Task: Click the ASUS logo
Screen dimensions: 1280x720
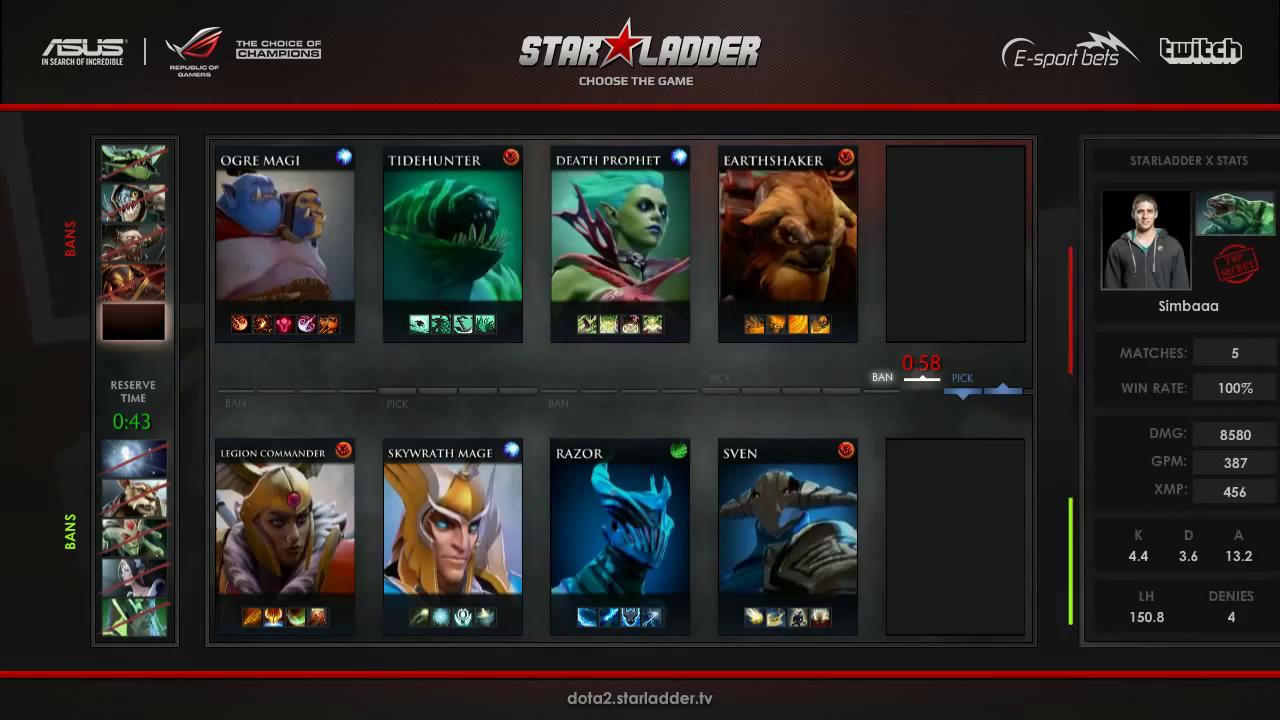Action: pos(83,51)
